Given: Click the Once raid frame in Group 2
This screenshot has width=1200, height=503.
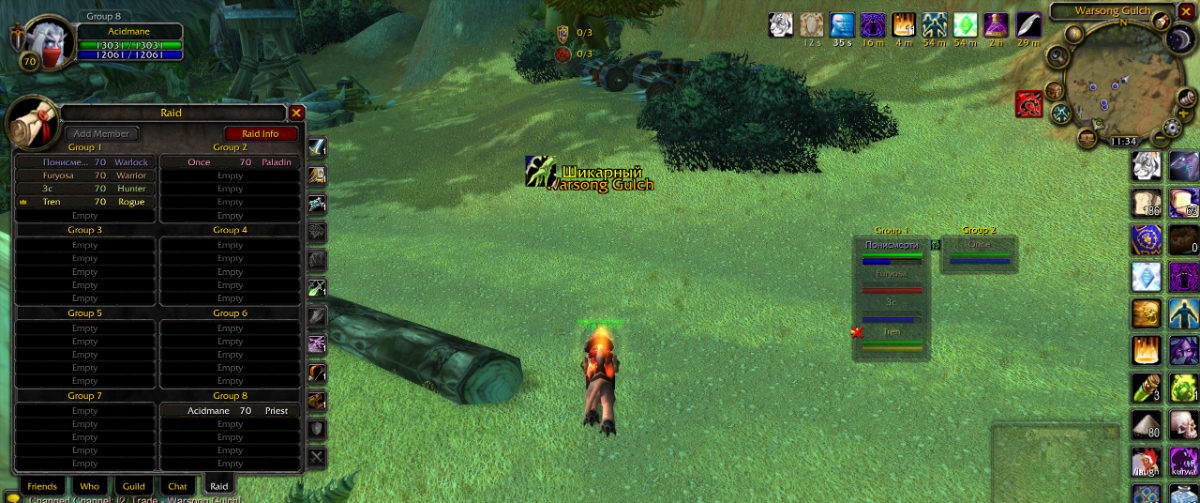Looking at the screenshot, I should 979,252.
